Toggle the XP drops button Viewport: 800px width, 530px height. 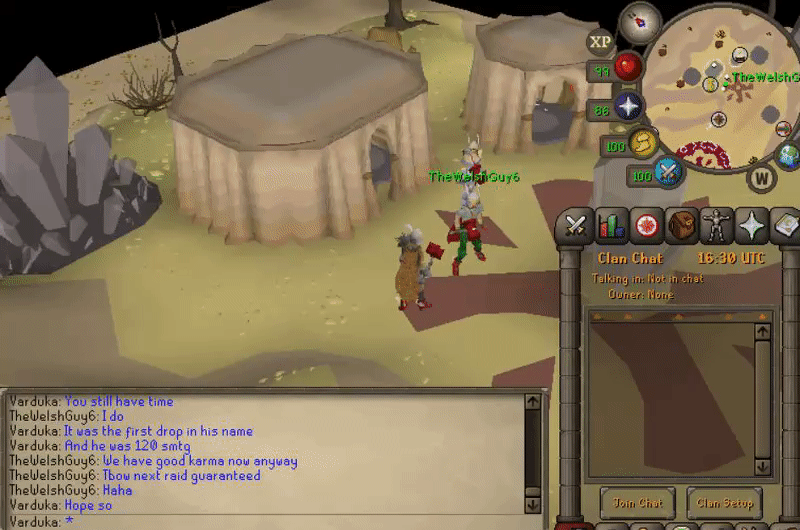[601, 42]
